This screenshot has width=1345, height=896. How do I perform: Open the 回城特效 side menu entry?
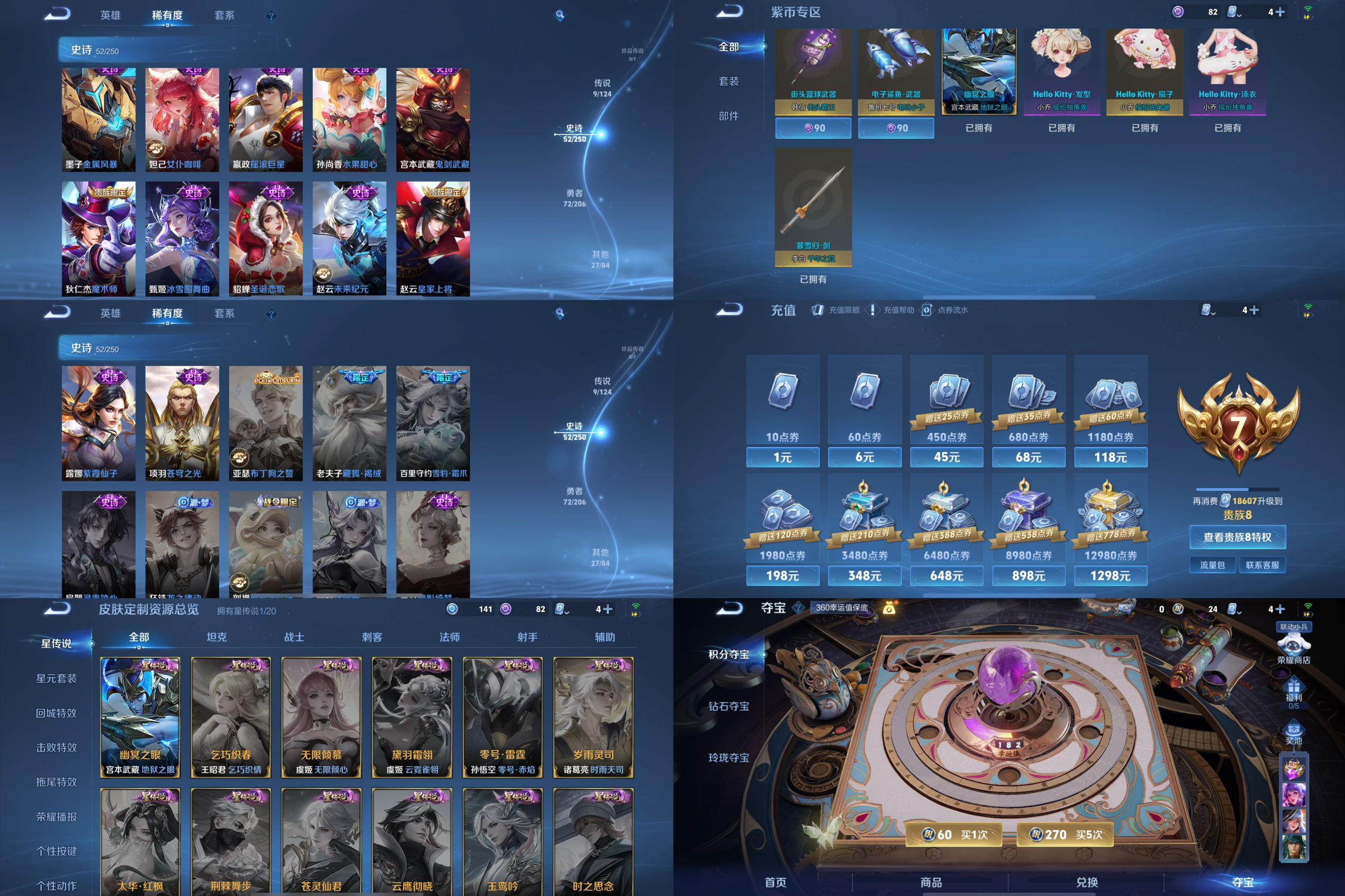(56, 713)
